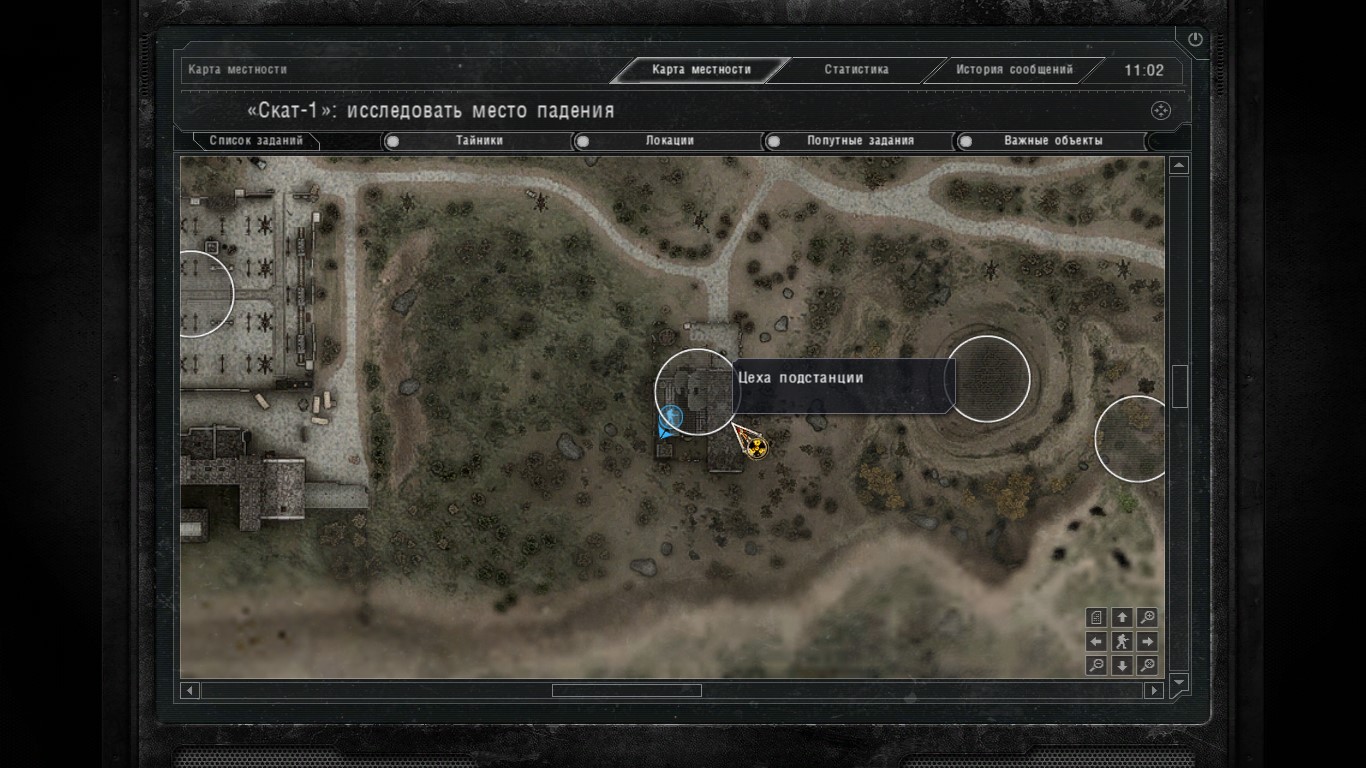1366x768 pixels.
Task: Show the map legend document button
Action: pos(1097,618)
